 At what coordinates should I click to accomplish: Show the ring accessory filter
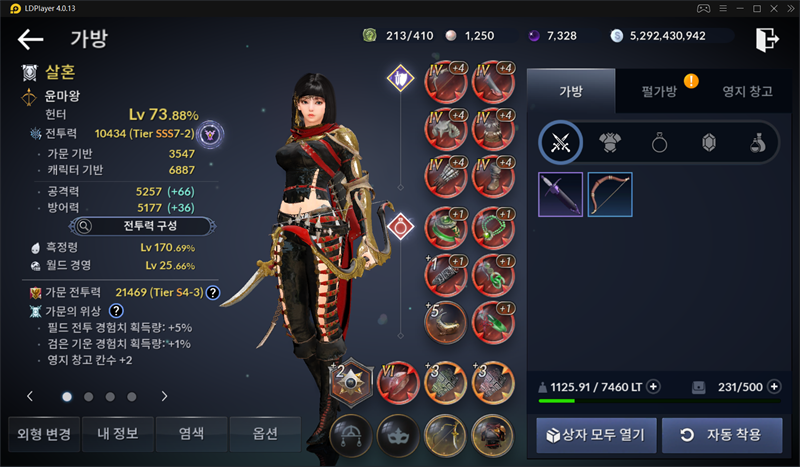(x=660, y=143)
